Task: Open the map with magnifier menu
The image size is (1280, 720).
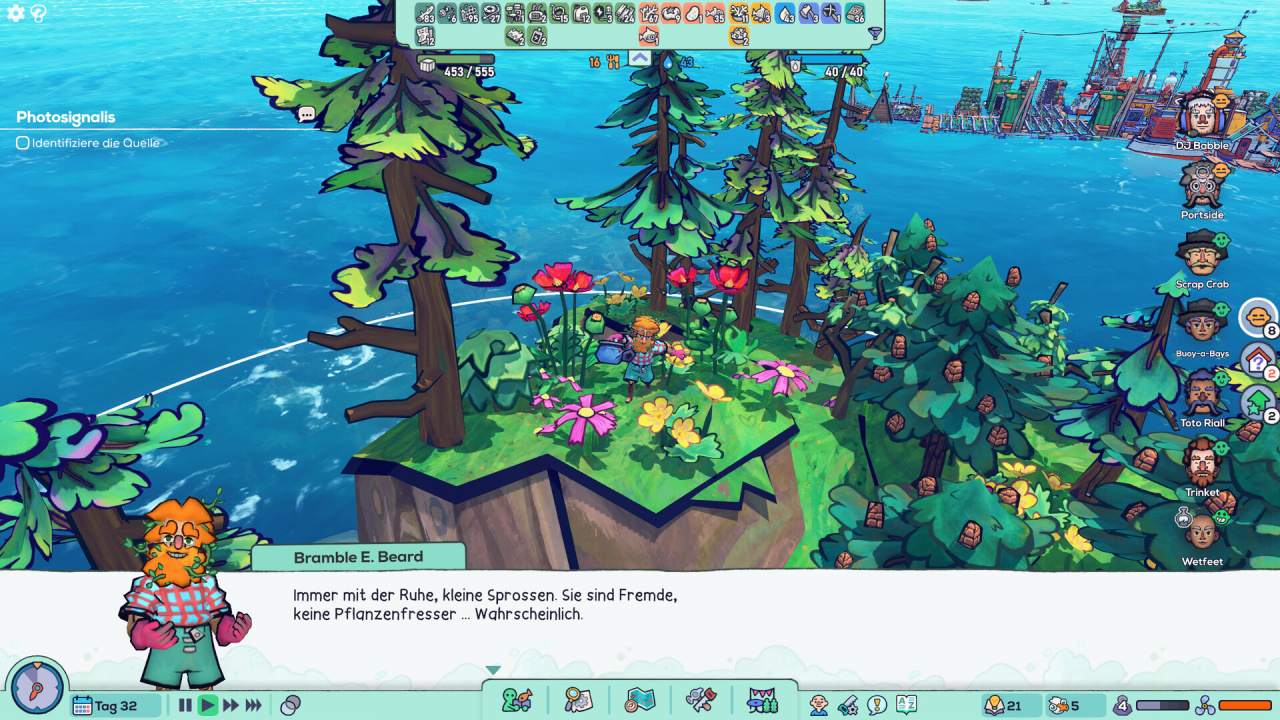Action: click(578, 700)
